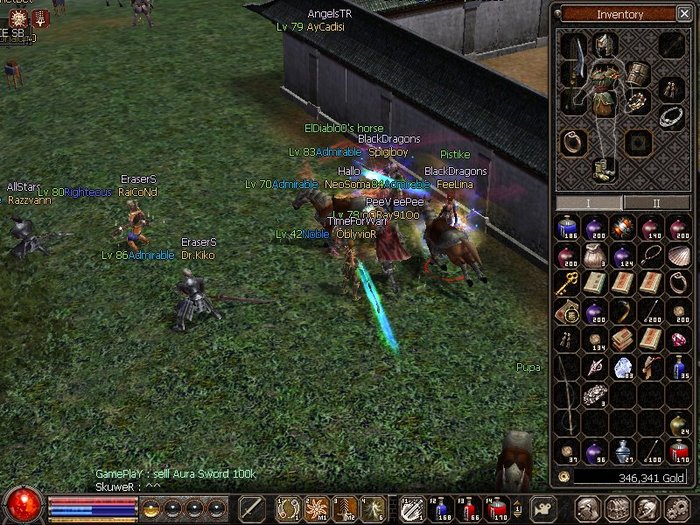Click the equipped helmet slot
This screenshot has height=525, width=700.
604,44
